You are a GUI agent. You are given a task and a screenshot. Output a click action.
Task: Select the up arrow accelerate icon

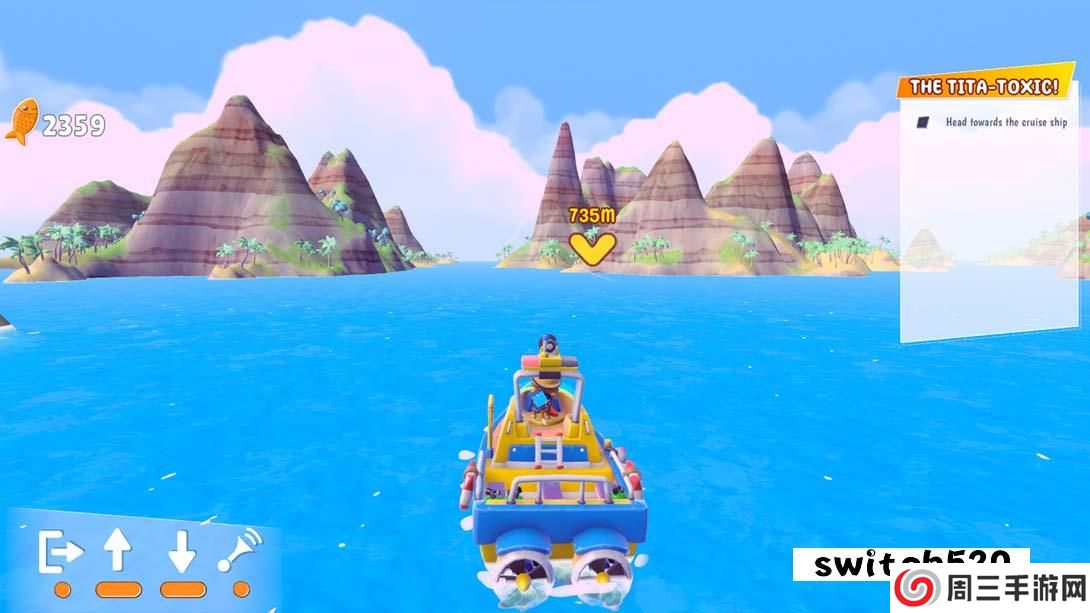point(118,551)
